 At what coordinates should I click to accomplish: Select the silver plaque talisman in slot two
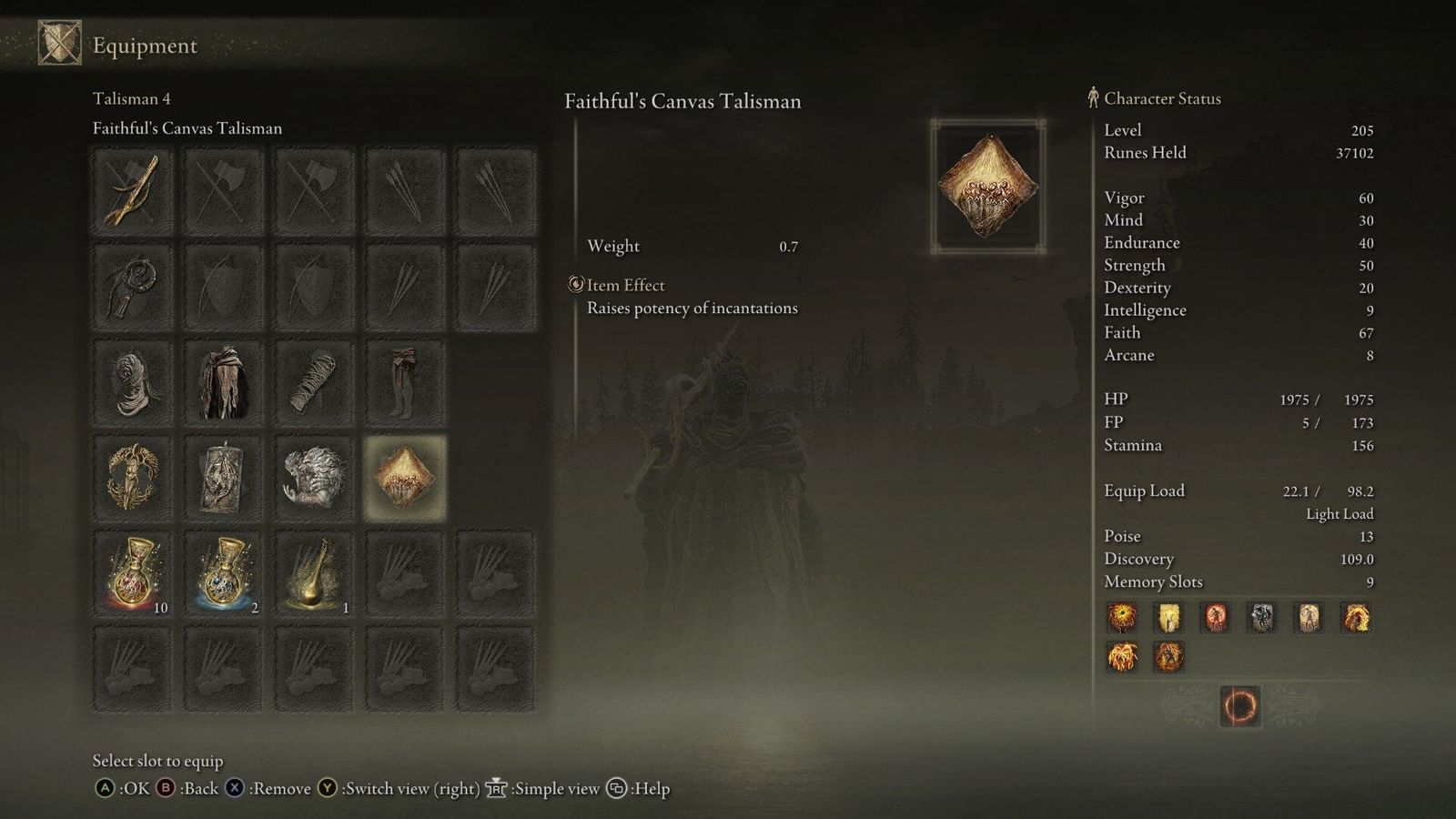pos(223,476)
